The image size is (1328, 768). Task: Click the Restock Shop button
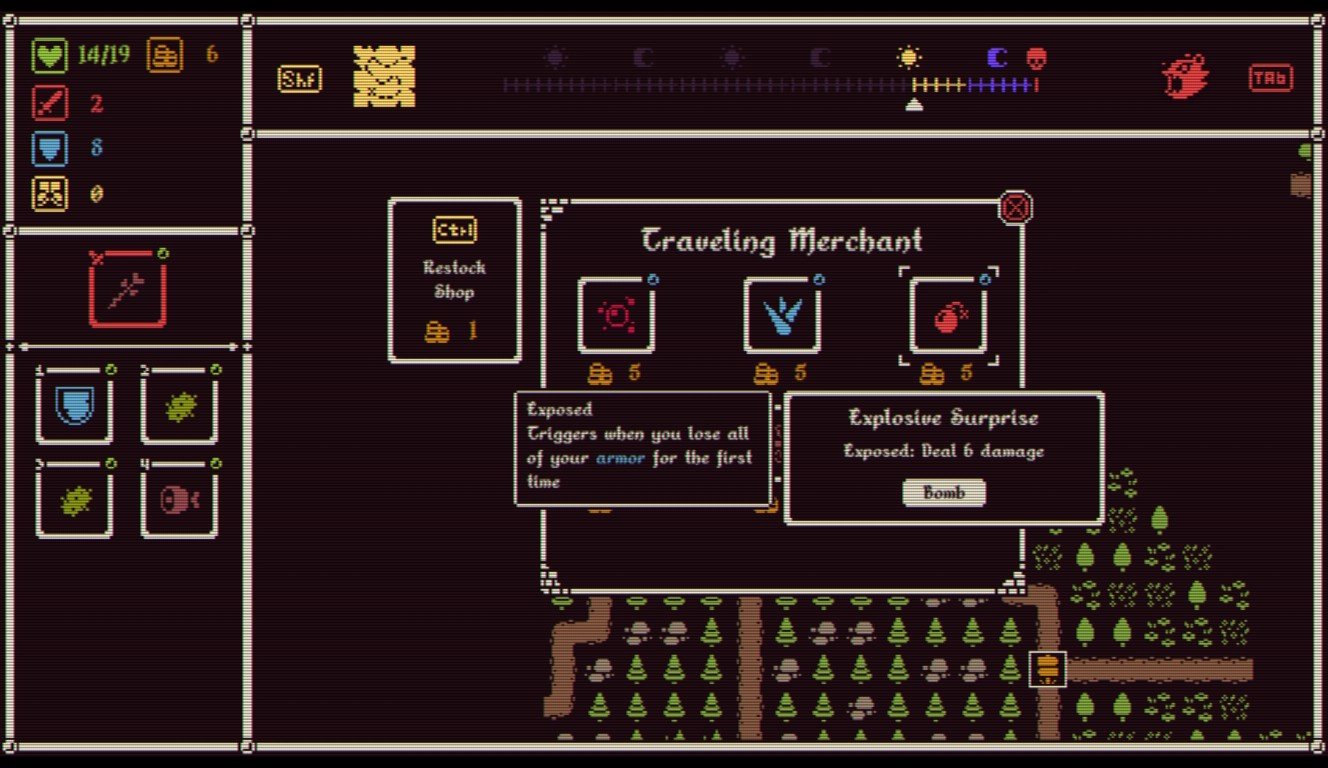pos(454,280)
